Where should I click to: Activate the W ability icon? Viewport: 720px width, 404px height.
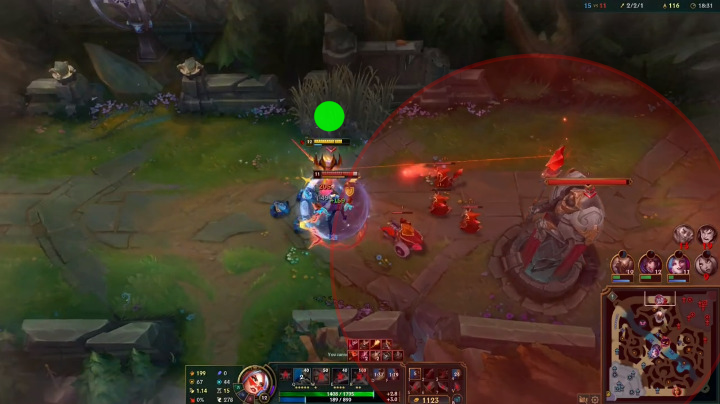(x=321, y=377)
